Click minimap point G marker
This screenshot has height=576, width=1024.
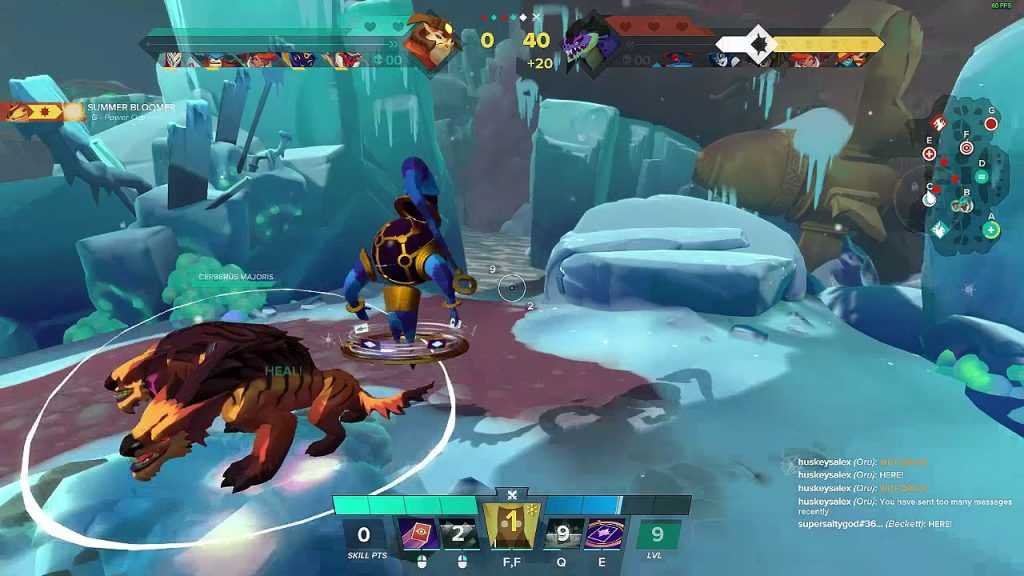pos(991,123)
